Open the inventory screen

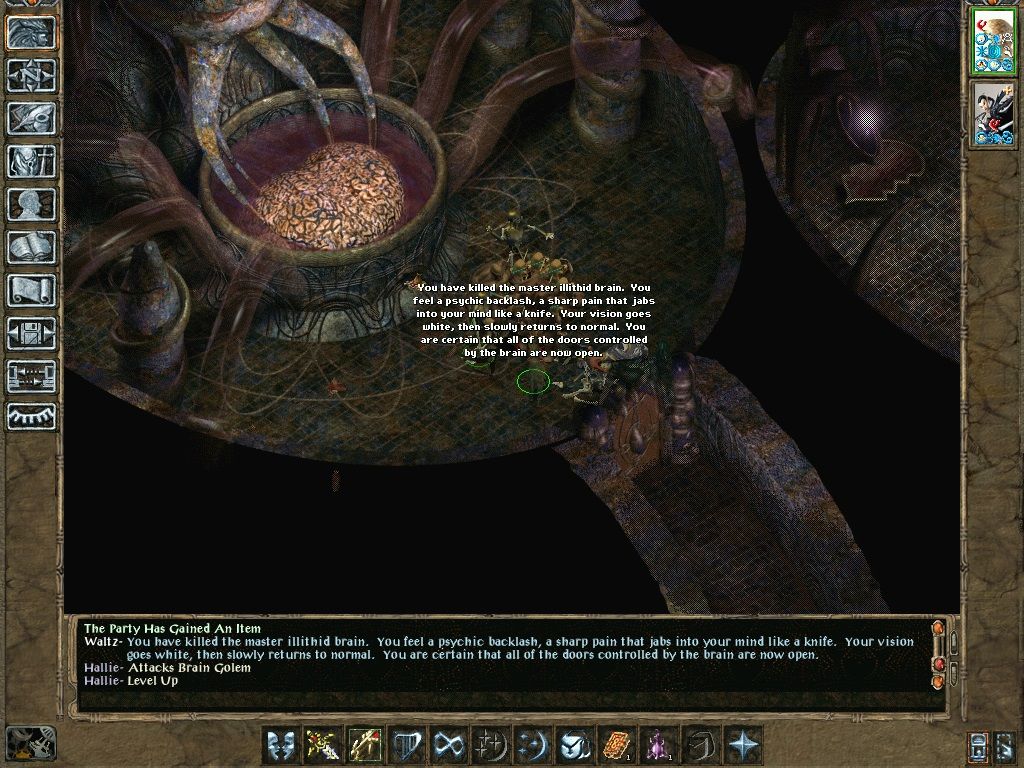coord(31,161)
